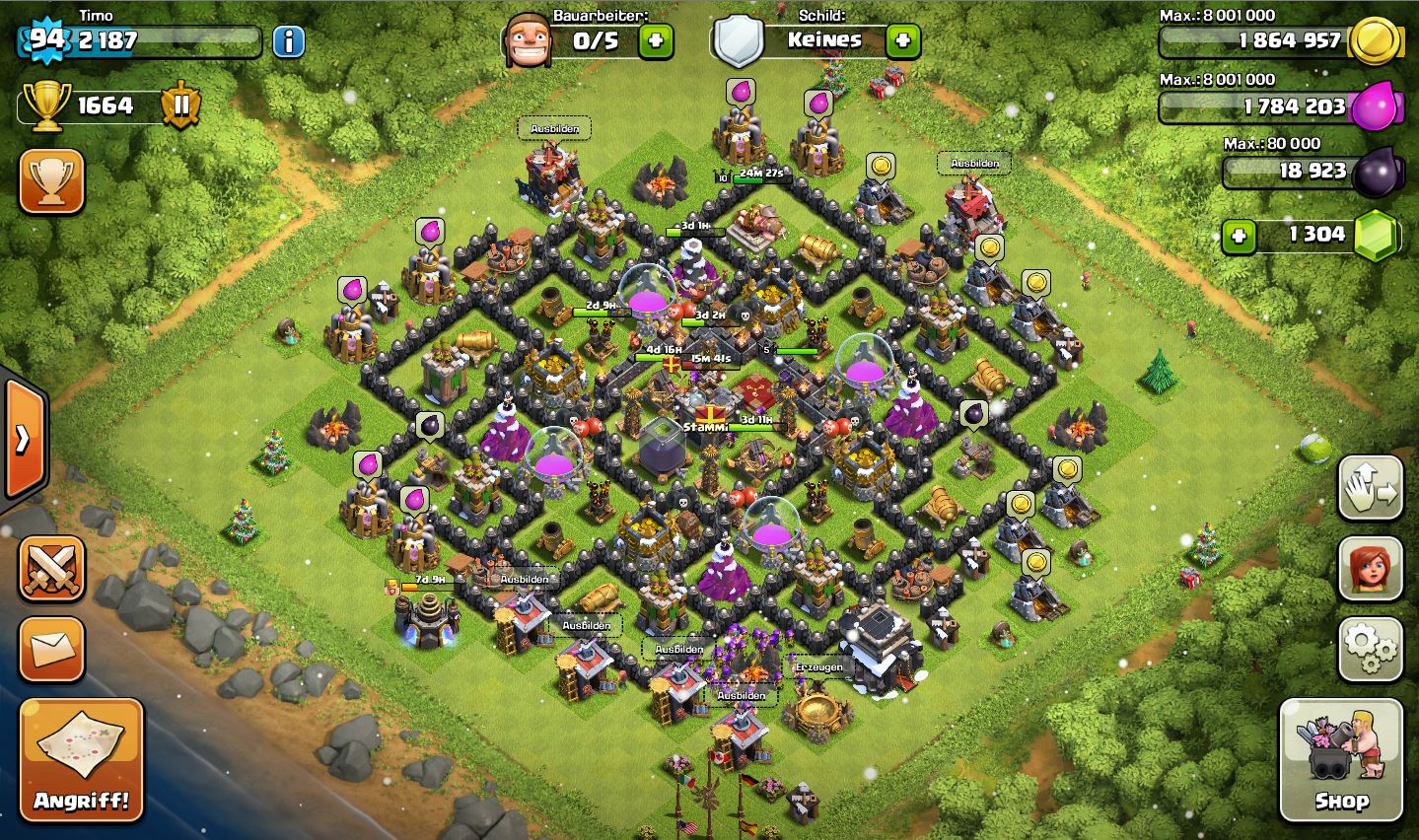
Task: Buy a shield with green plus
Action: point(902,41)
